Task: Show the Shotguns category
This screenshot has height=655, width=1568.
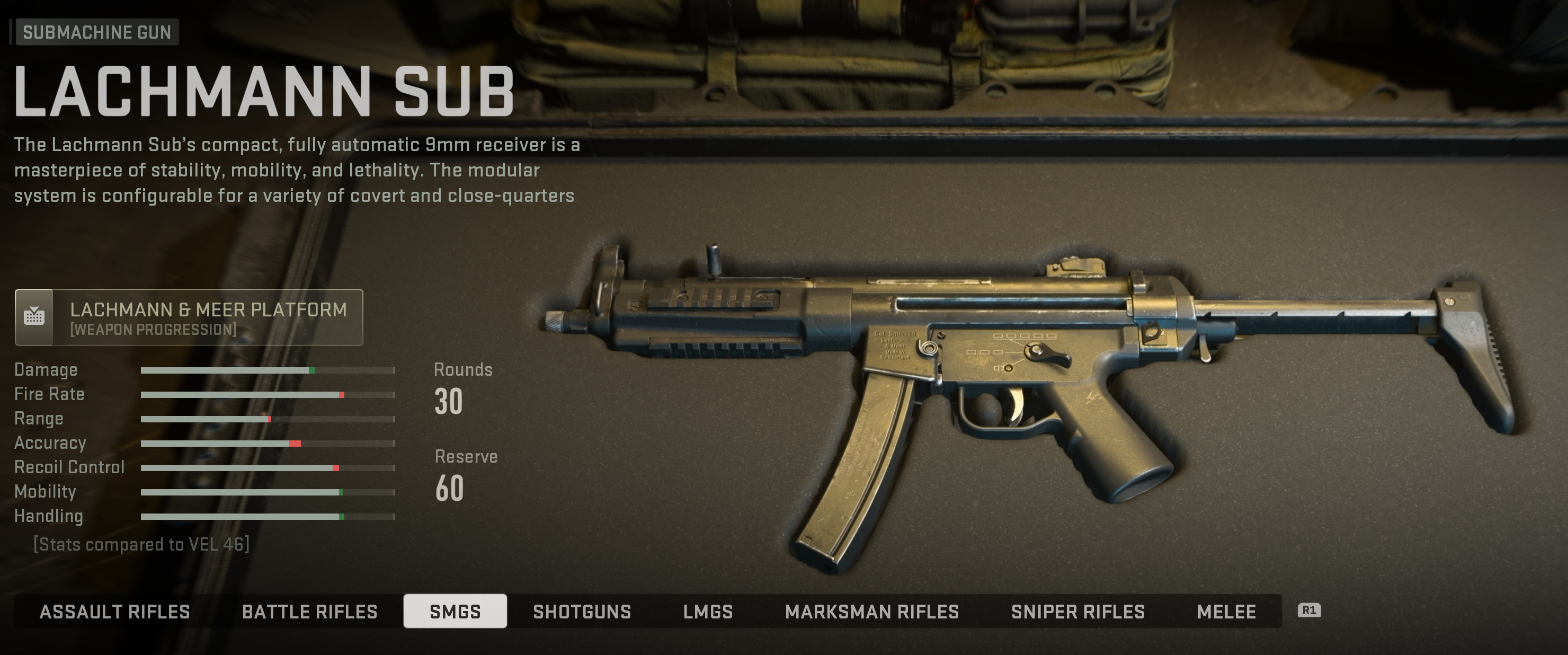Action: pos(582,611)
